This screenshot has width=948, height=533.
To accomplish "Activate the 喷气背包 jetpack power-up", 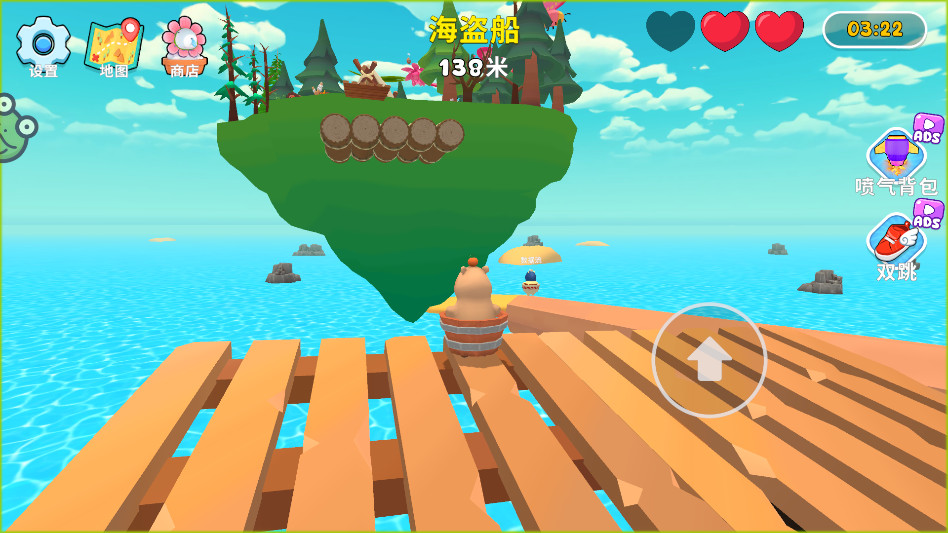I will point(897,156).
